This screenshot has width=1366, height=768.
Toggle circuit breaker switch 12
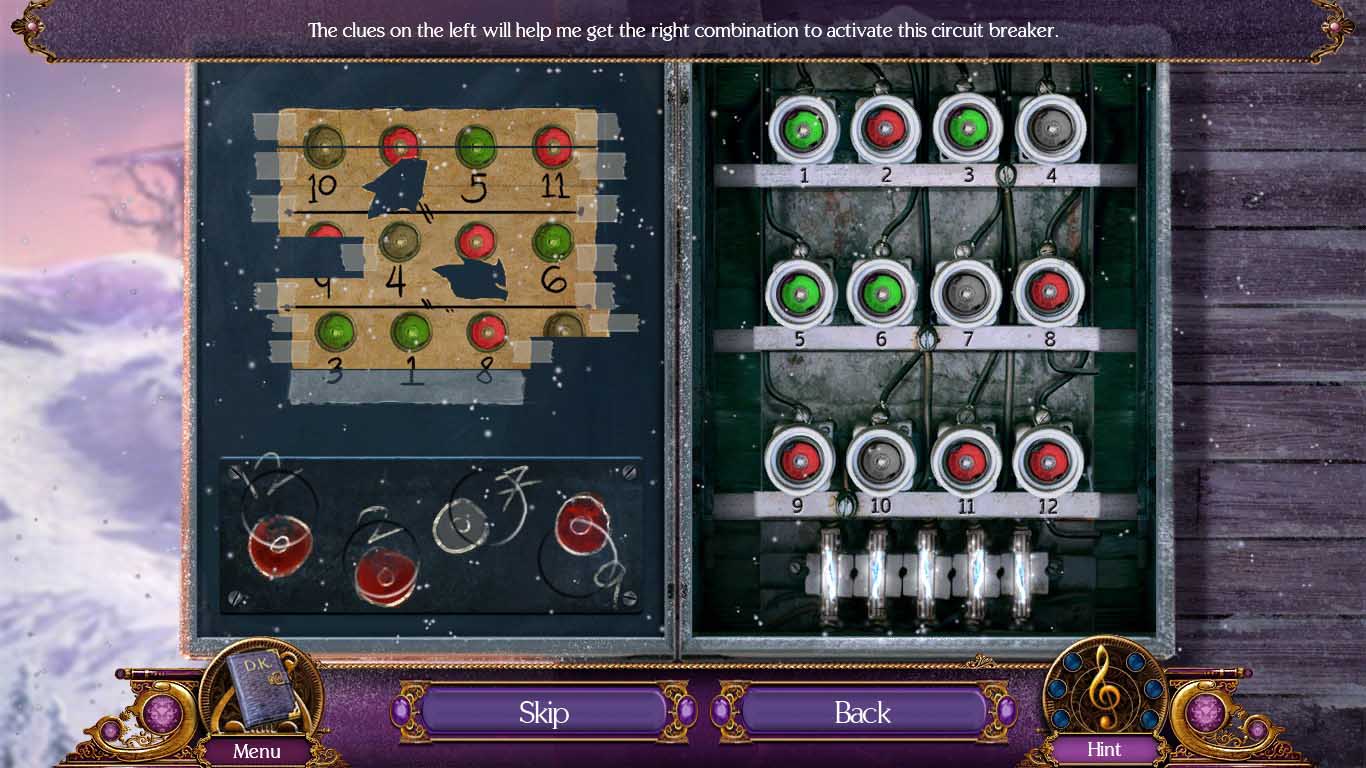click(1047, 461)
